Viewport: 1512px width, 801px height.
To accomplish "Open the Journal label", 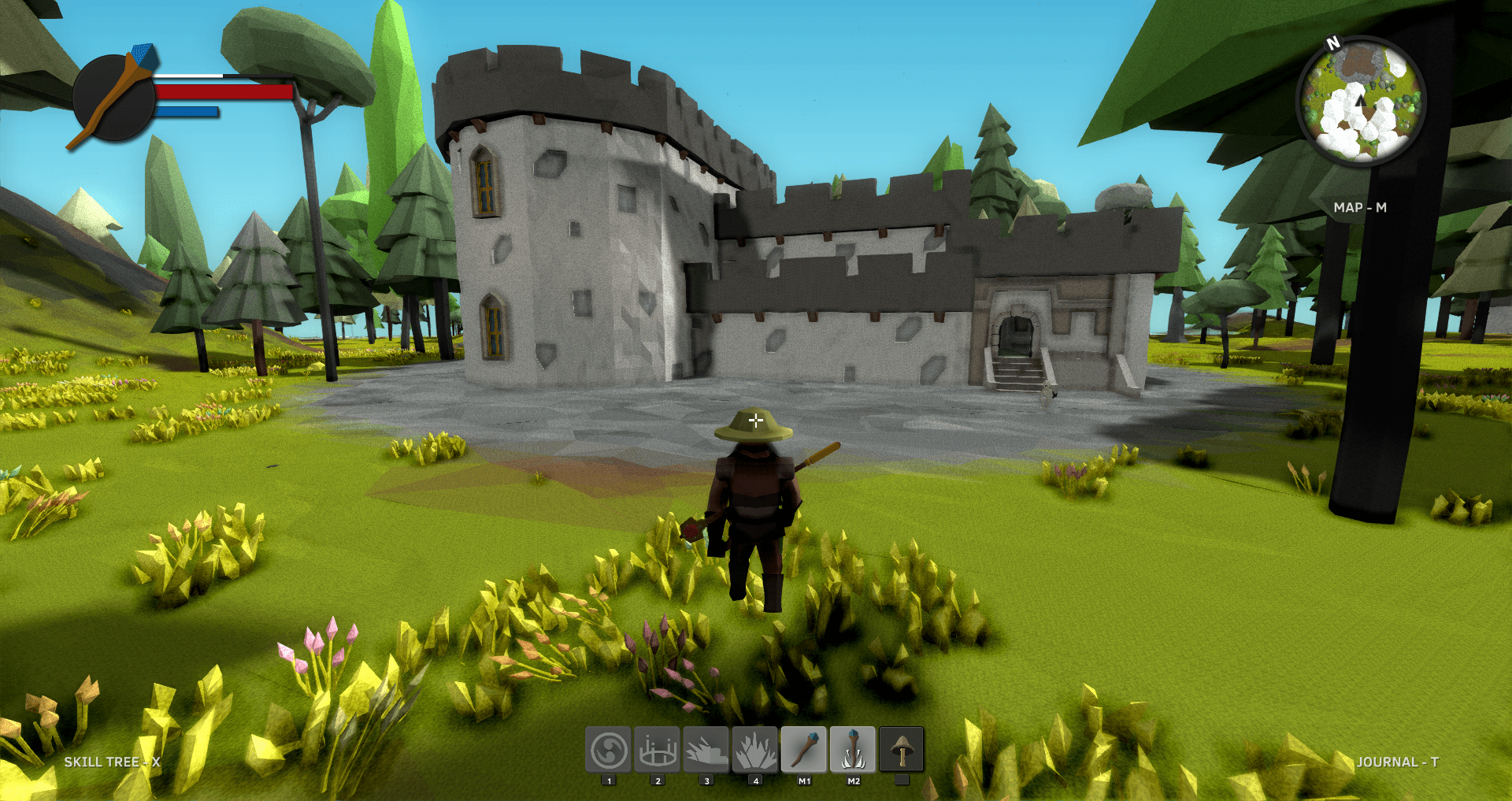I will pos(1397,762).
